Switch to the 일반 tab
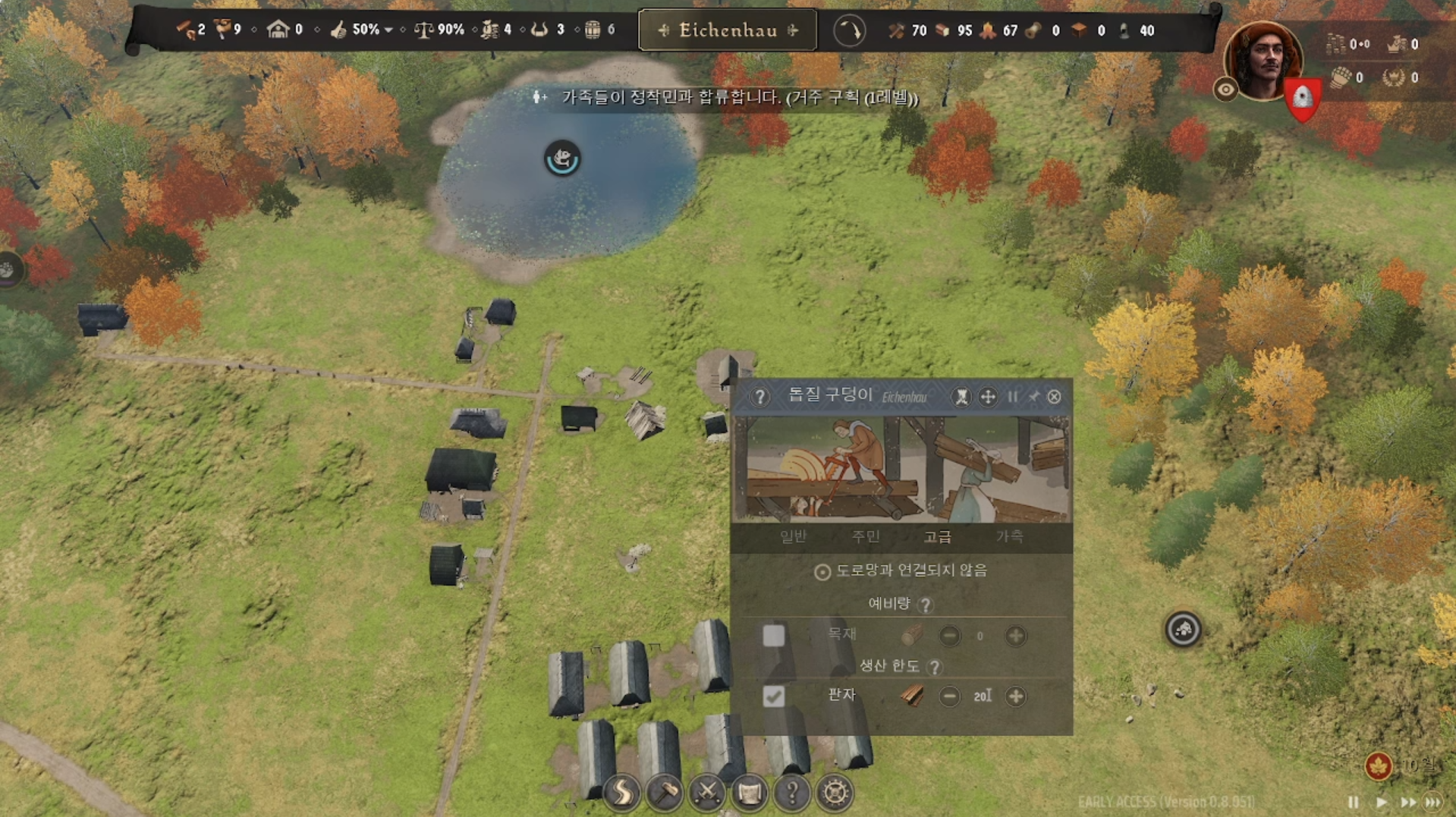This screenshot has height=817, width=1456. coord(793,537)
